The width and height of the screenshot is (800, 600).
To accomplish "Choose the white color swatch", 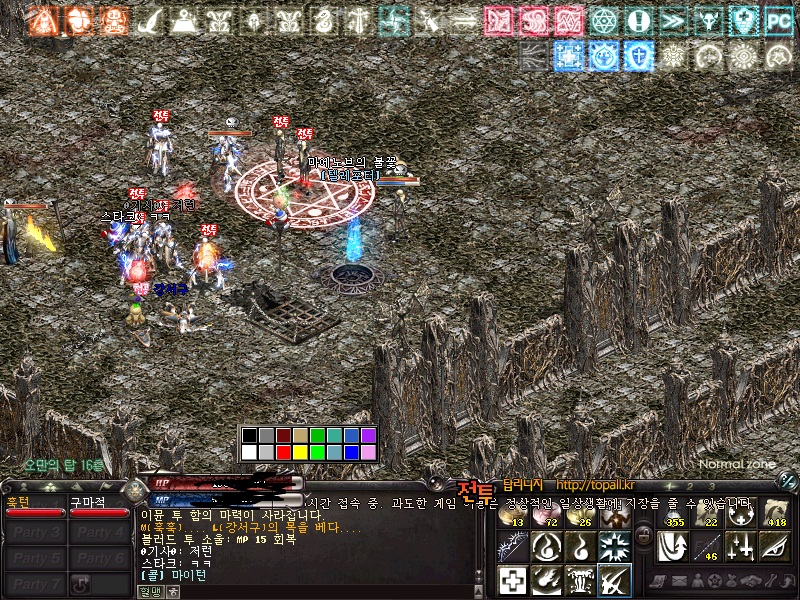I will pyautogui.click(x=249, y=452).
